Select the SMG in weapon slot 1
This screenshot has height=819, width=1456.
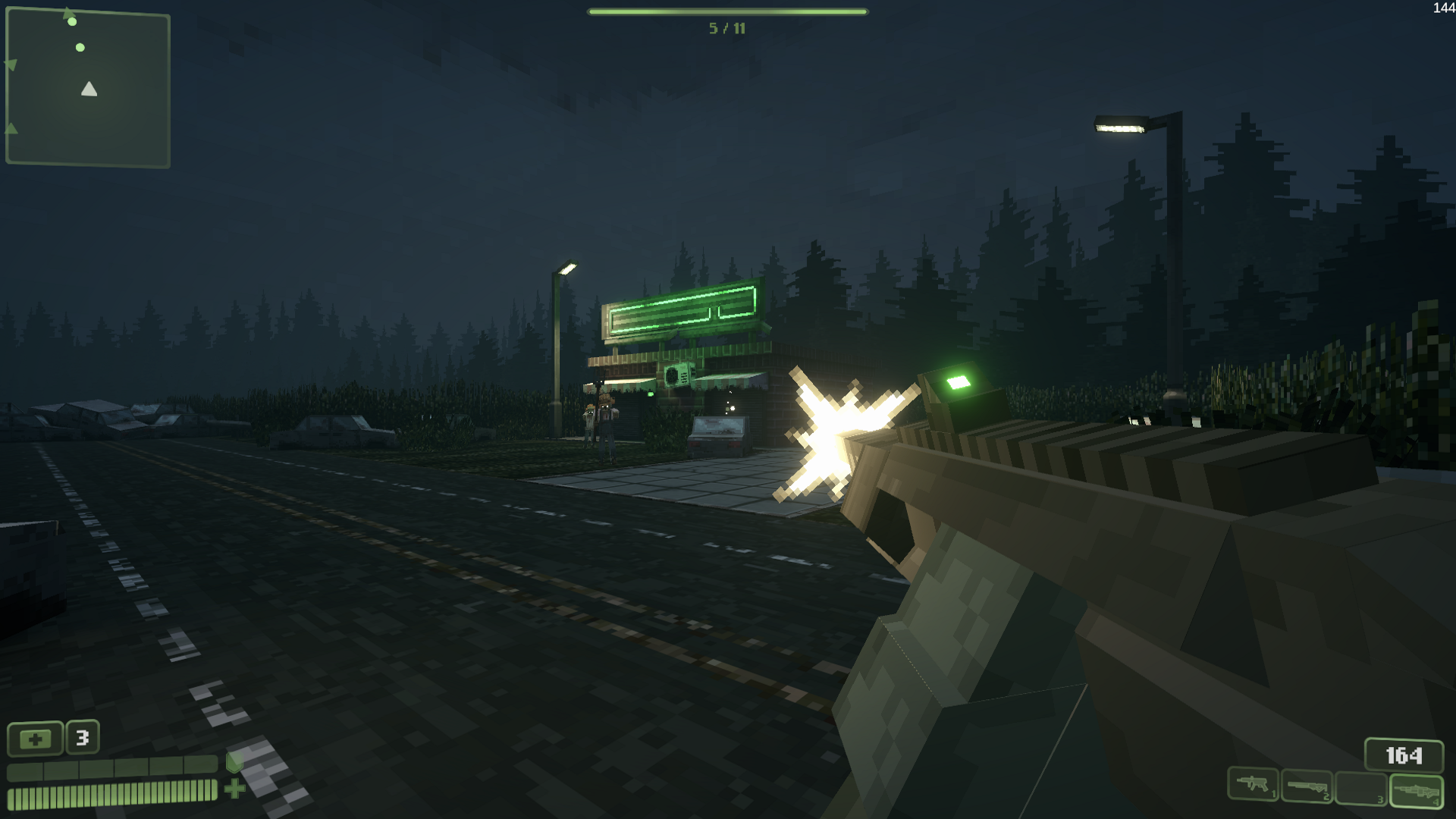pos(1253,783)
